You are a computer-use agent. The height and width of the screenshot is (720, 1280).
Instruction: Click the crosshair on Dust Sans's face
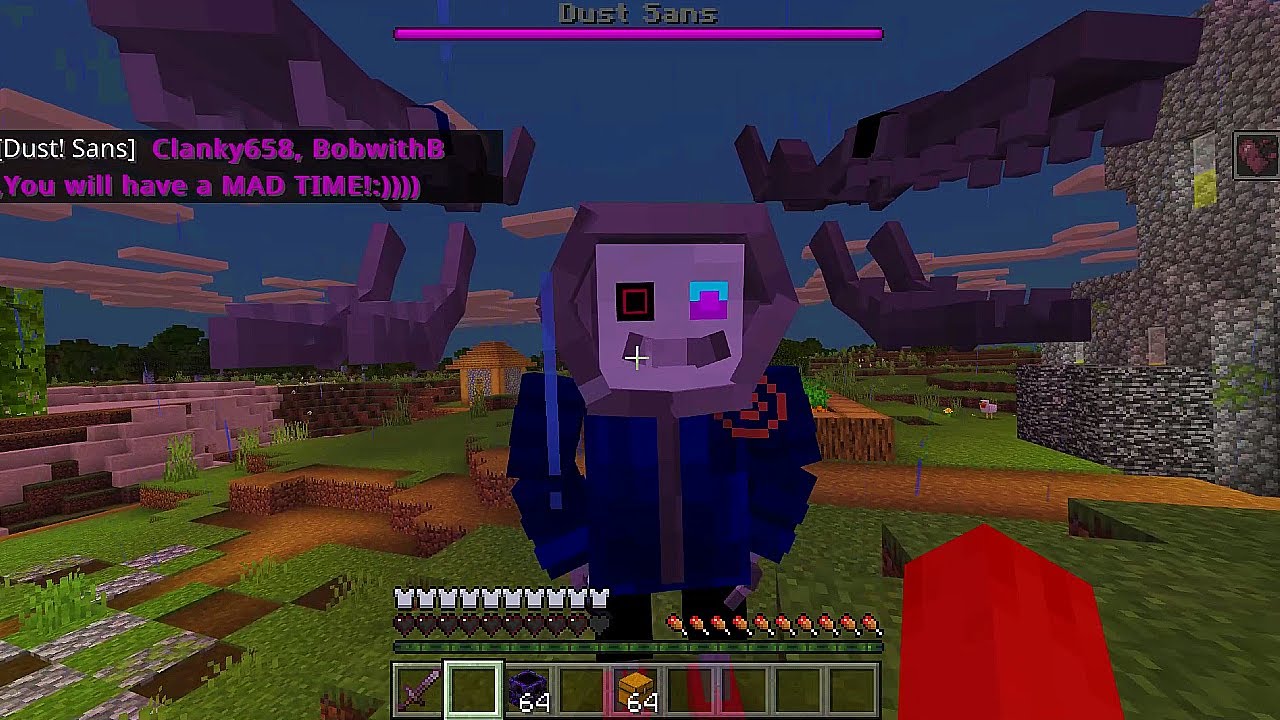pos(636,356)
